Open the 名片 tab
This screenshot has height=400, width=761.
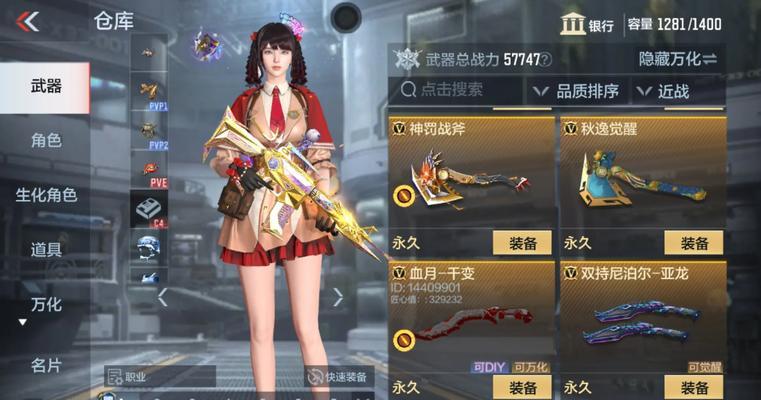(45, 365)
